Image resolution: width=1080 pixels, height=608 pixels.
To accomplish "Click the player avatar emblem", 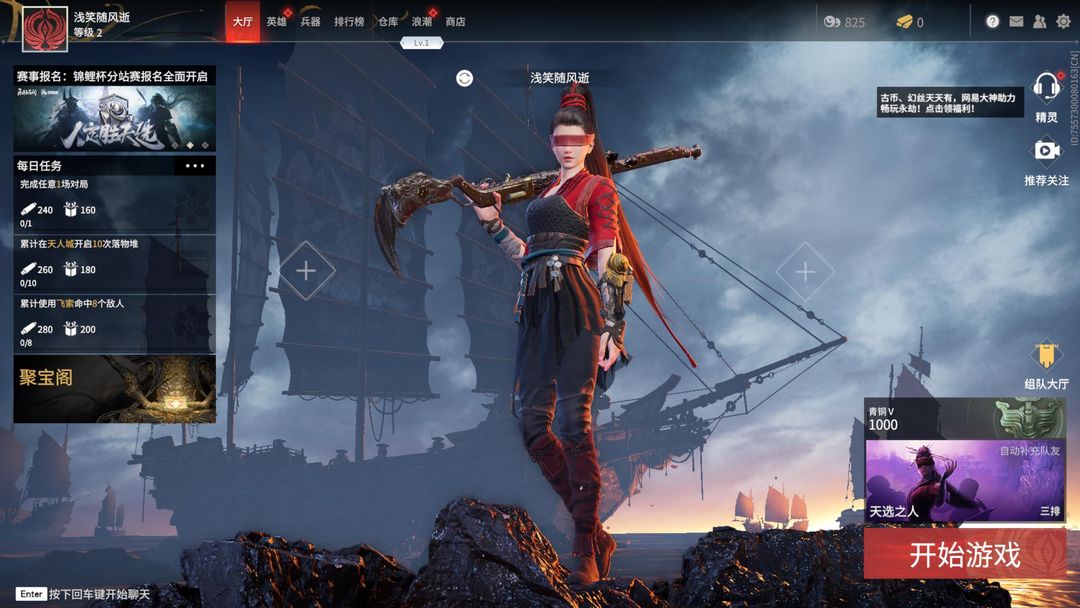I will coord(44,25).
